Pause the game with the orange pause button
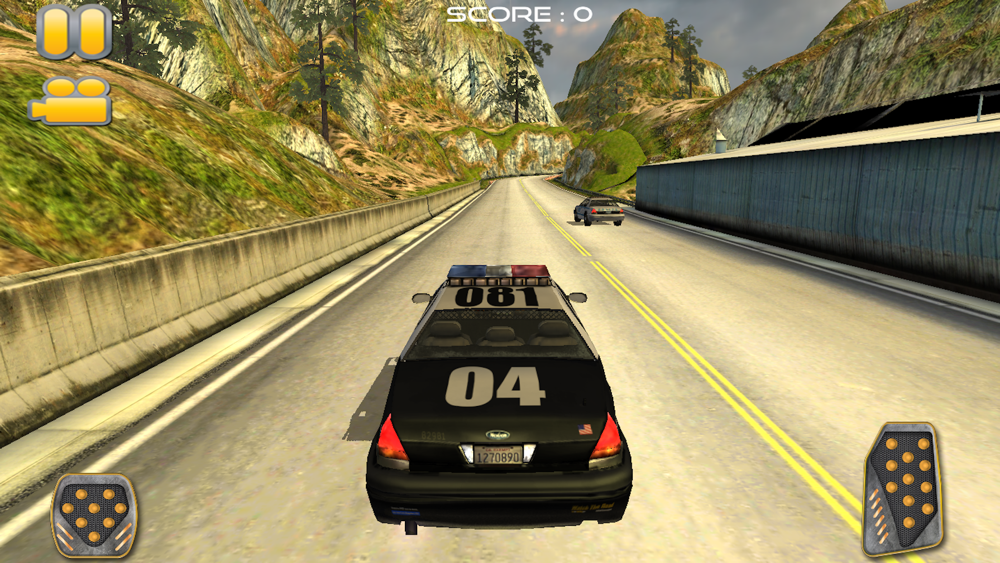Viewport: 1000px width, 563px height. [x=74, y=32]
